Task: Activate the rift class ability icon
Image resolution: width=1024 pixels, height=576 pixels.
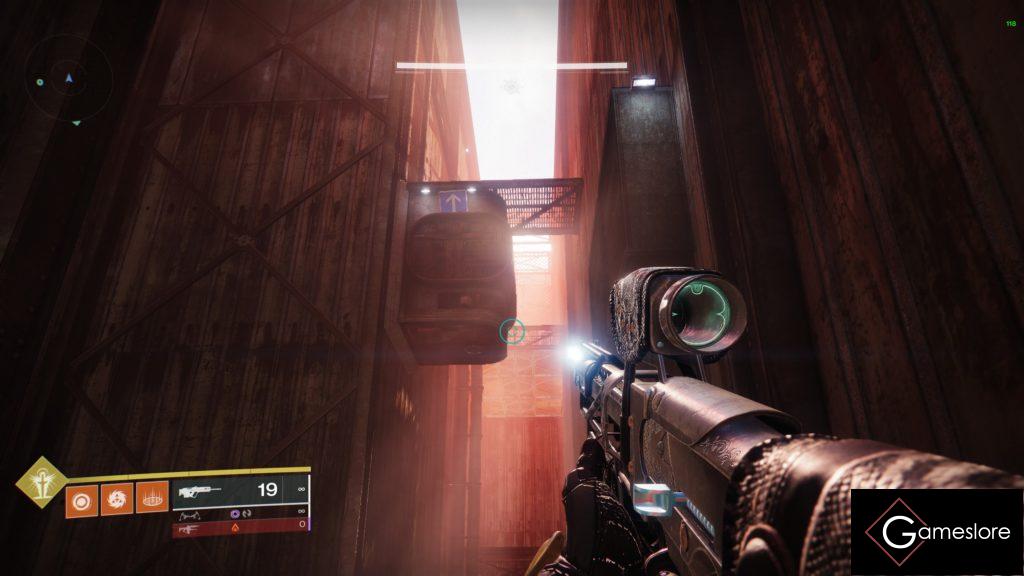Action: coord(151,497)
